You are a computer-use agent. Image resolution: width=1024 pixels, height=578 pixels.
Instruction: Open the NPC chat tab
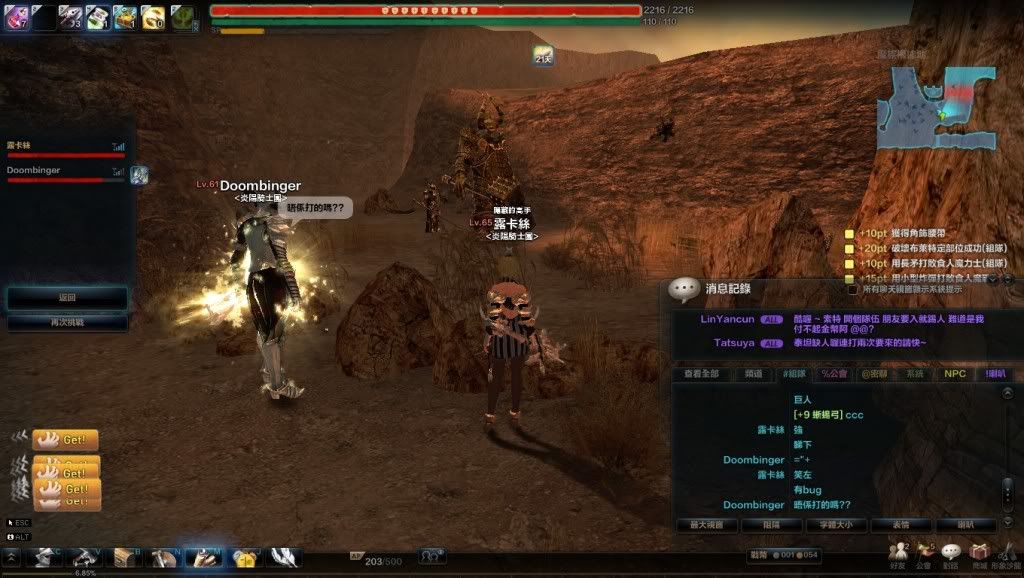pos(955,374)
